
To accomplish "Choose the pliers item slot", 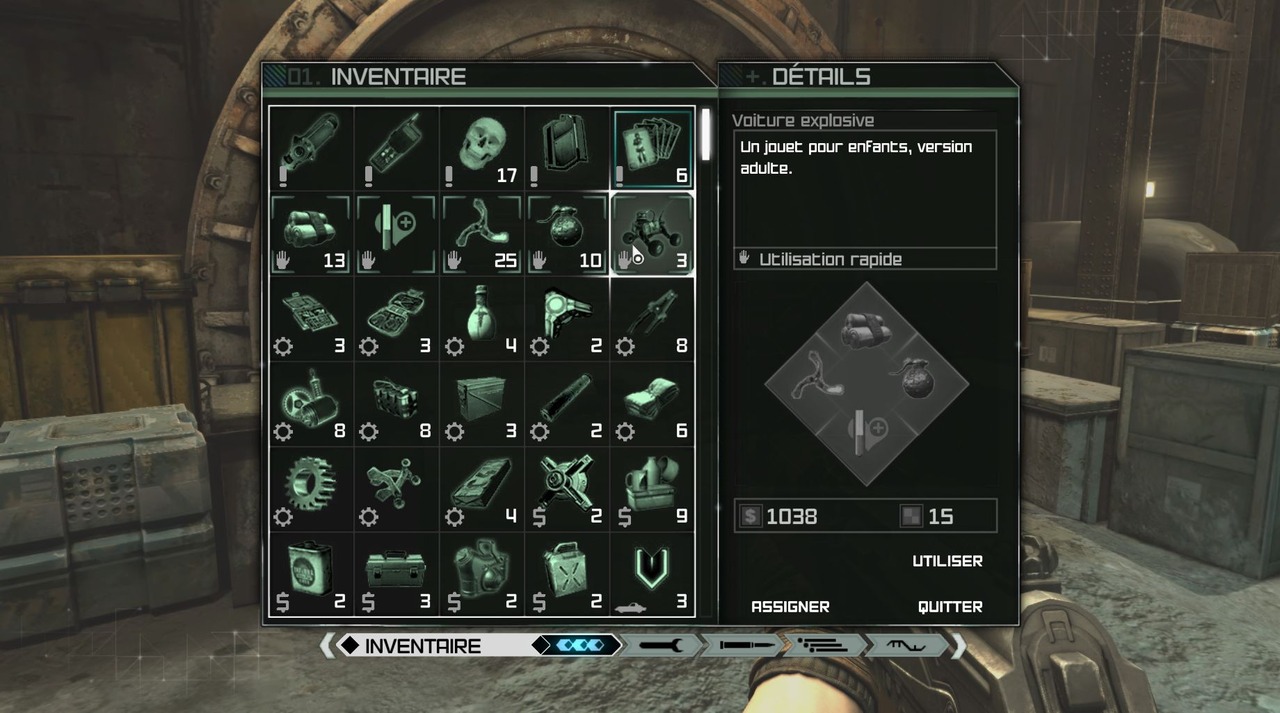I will pyautogui.click(x=653, y=319).
